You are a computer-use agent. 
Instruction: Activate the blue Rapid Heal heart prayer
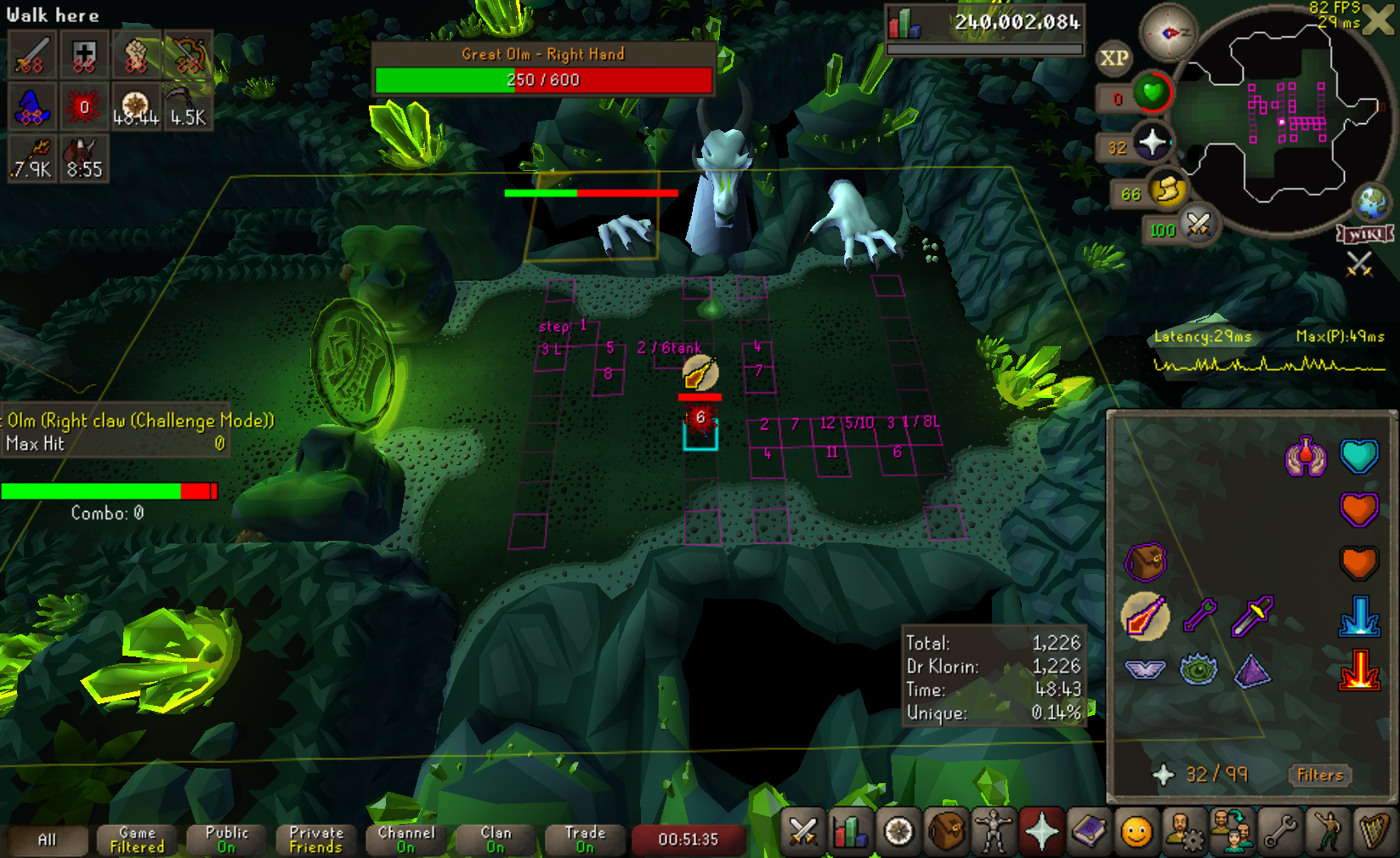tap(1358, 457)
